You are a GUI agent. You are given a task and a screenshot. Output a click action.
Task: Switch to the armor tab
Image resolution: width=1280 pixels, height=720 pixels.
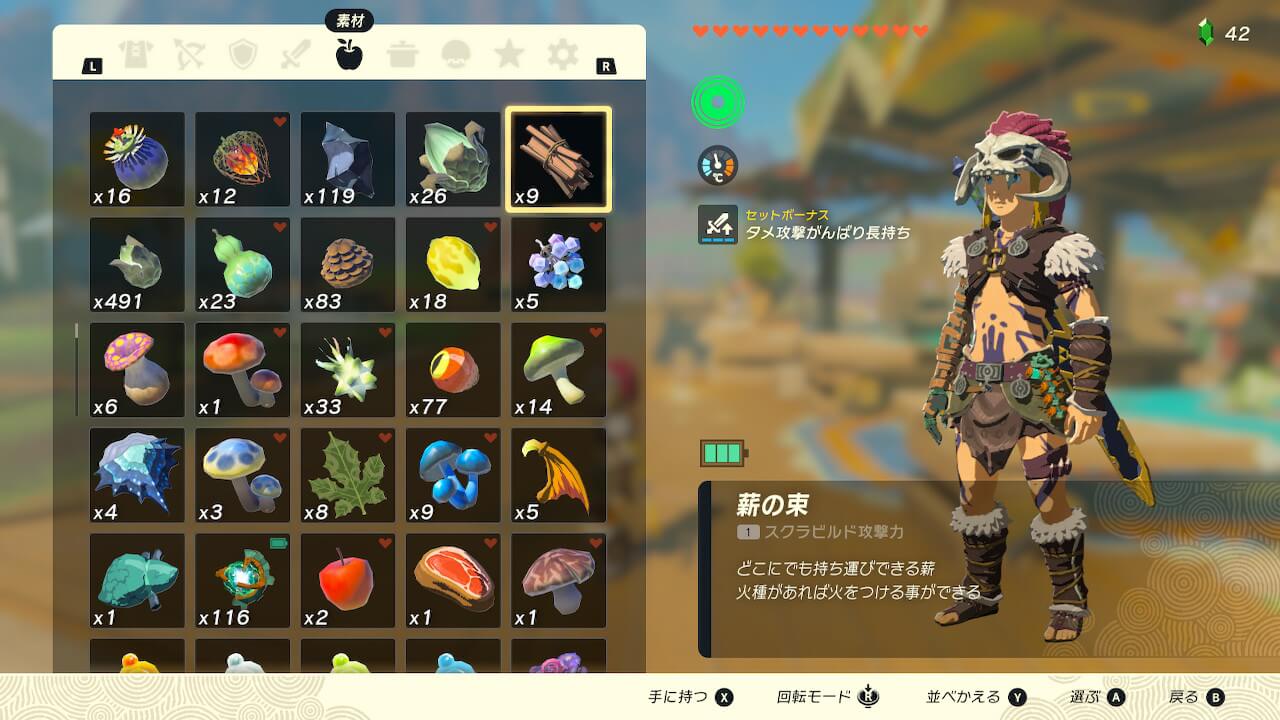click(x=134, y=55)
